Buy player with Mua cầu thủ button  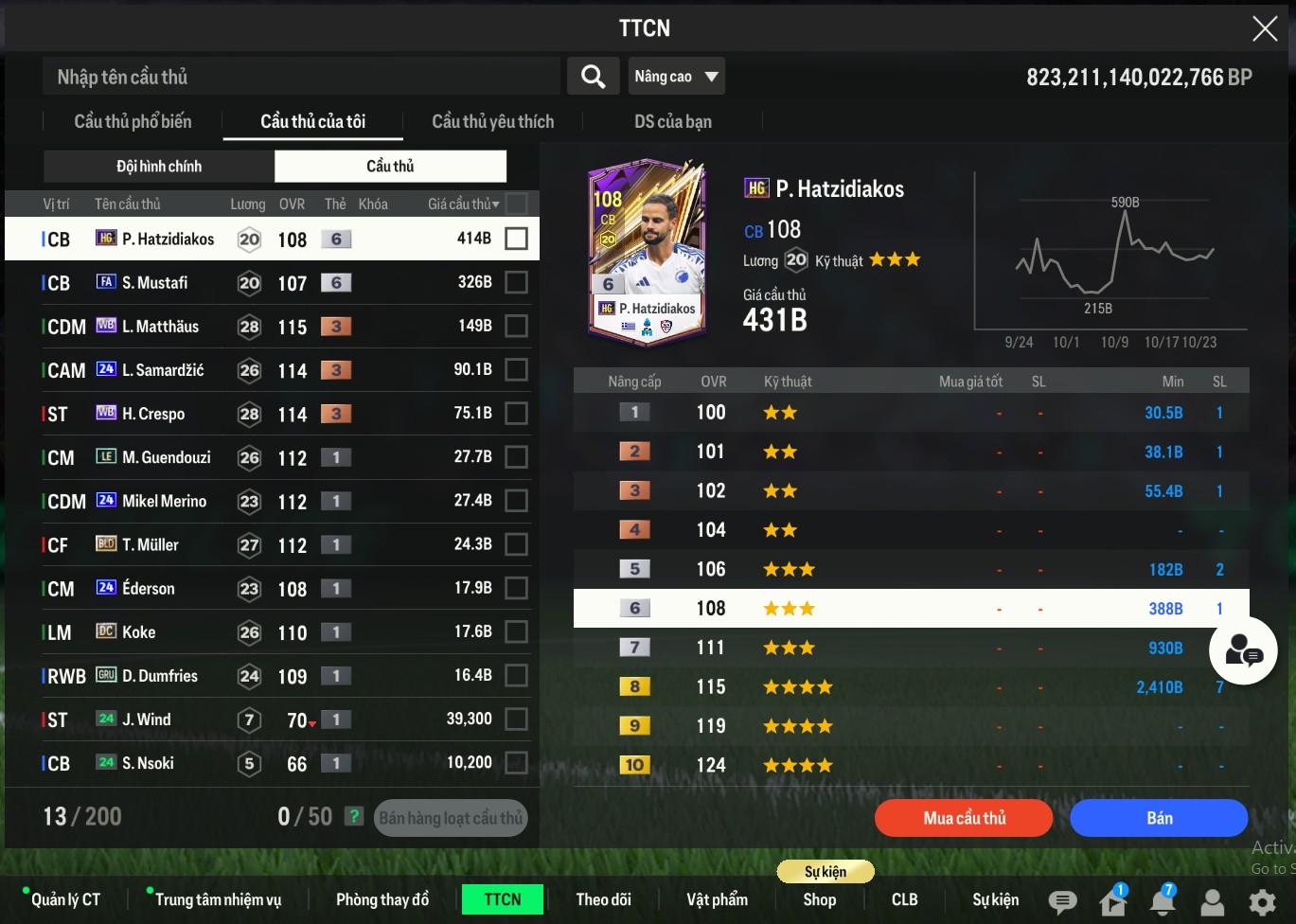click(964, 818)
